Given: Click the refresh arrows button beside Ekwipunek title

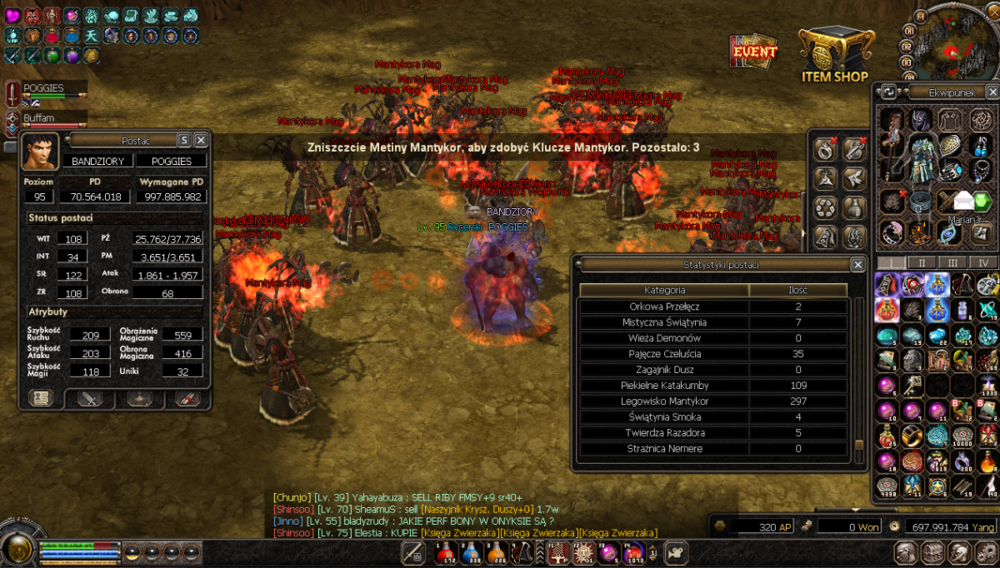Looking at the screenshot, I should (x=888, y=92).
